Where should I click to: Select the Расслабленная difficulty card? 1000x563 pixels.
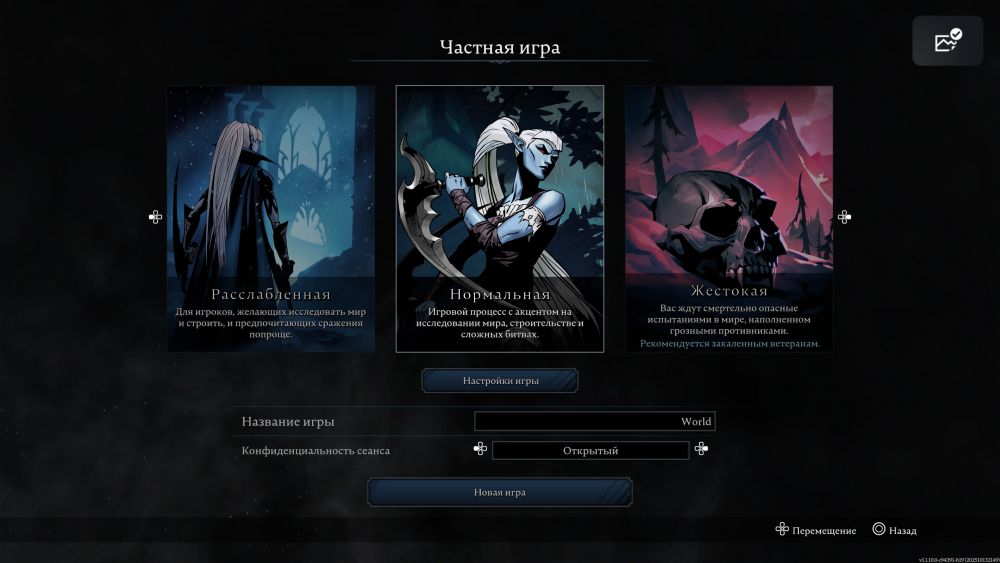271,218
